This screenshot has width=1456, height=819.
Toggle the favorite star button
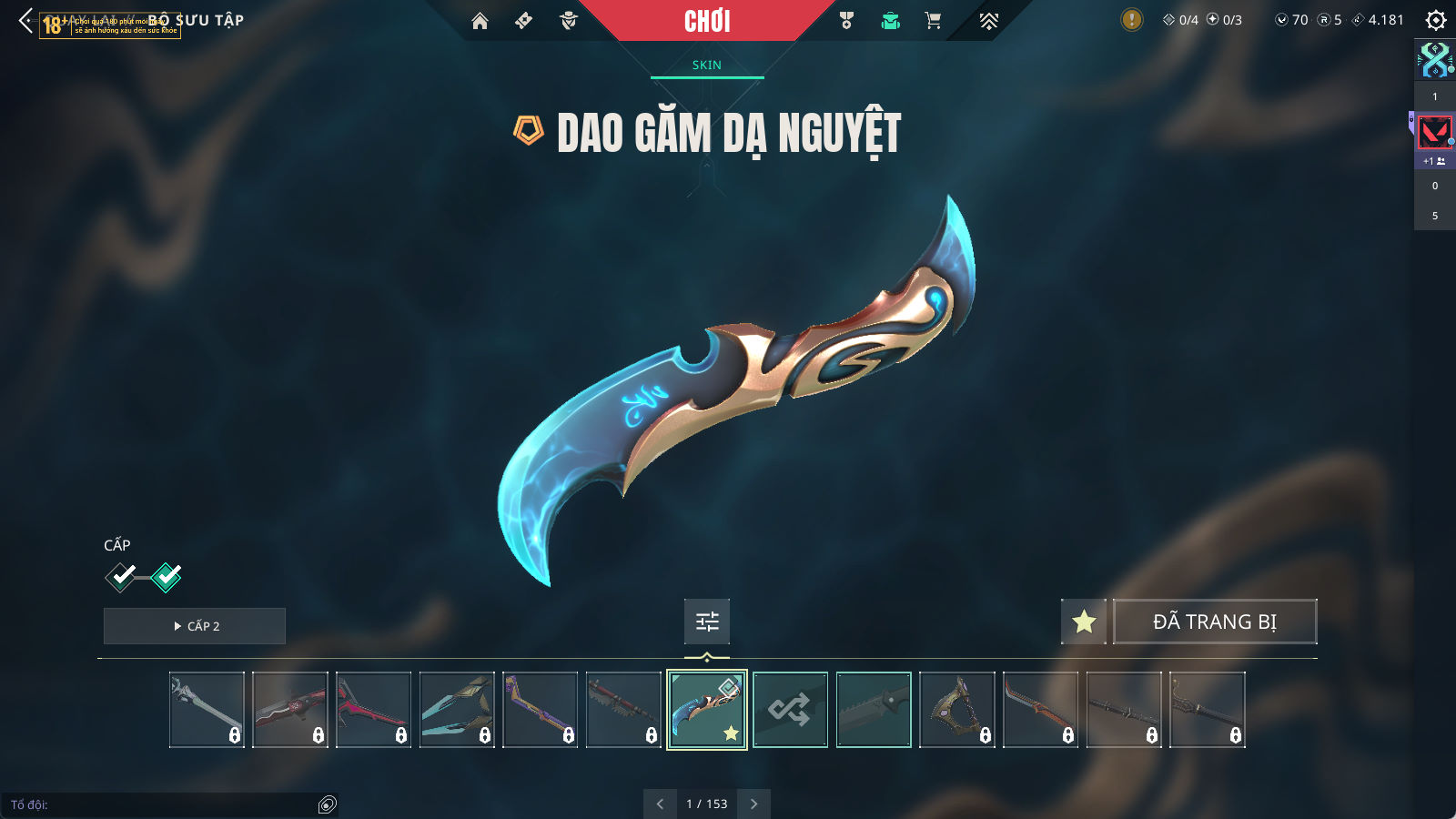(x=1084, y=622)
